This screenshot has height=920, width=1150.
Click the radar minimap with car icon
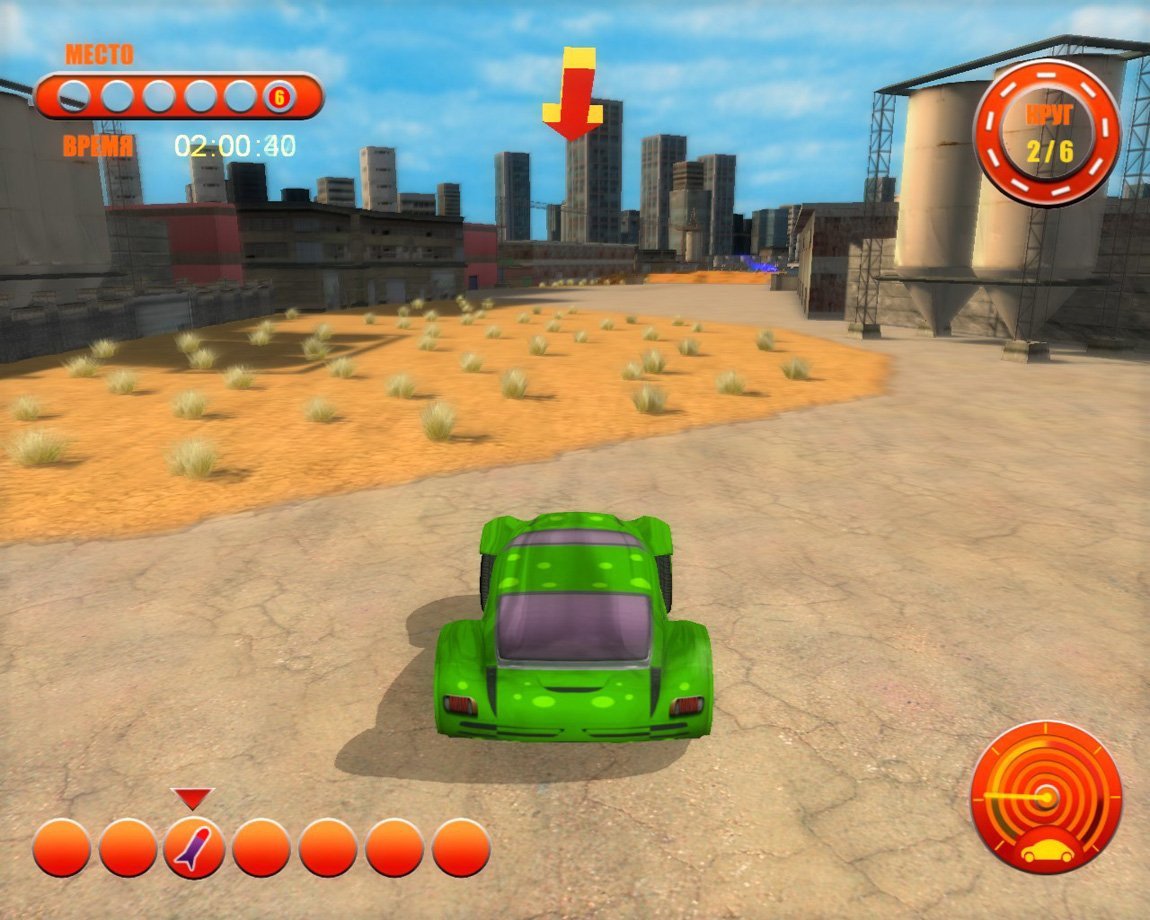point(1046,798)
